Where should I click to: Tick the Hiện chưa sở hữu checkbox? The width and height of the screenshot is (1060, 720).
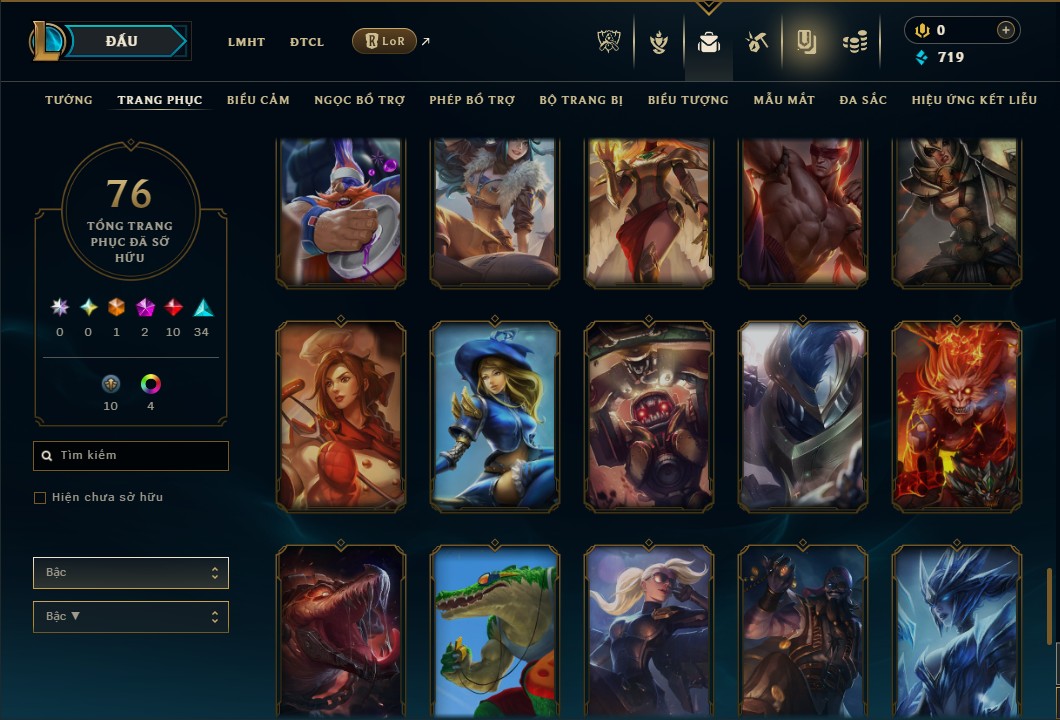pyautogui.click(x=40, y=498)
